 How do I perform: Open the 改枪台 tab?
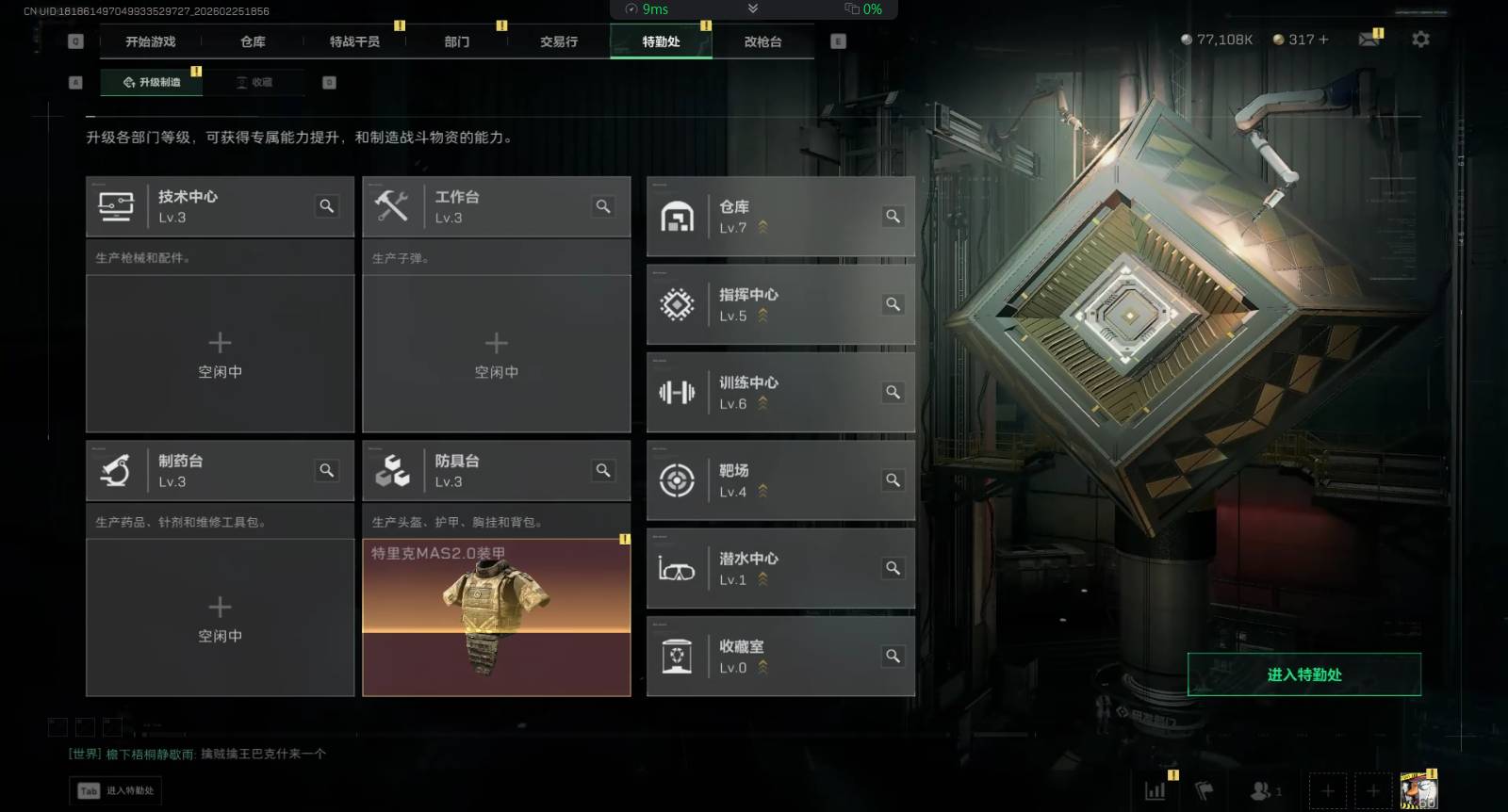coord(762,41)
